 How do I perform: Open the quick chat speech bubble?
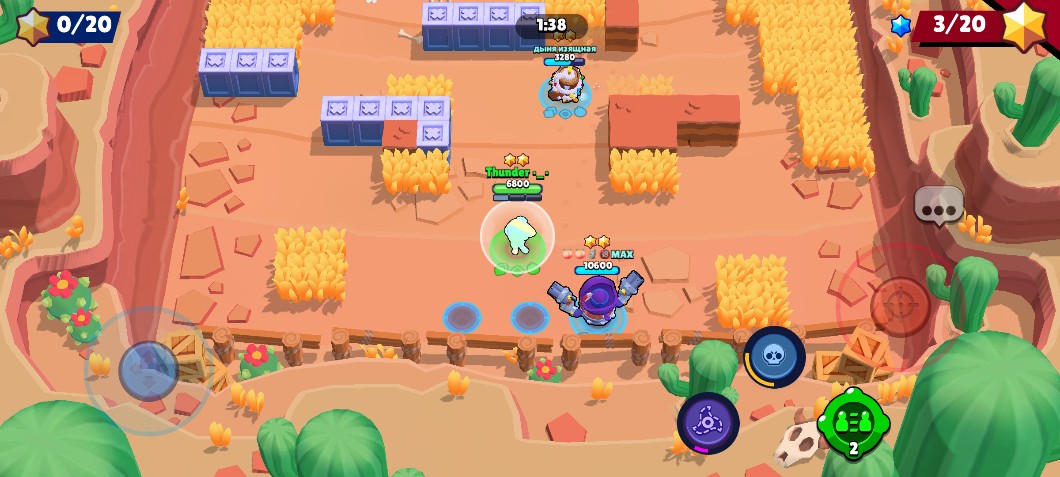[x=938, y=205]
